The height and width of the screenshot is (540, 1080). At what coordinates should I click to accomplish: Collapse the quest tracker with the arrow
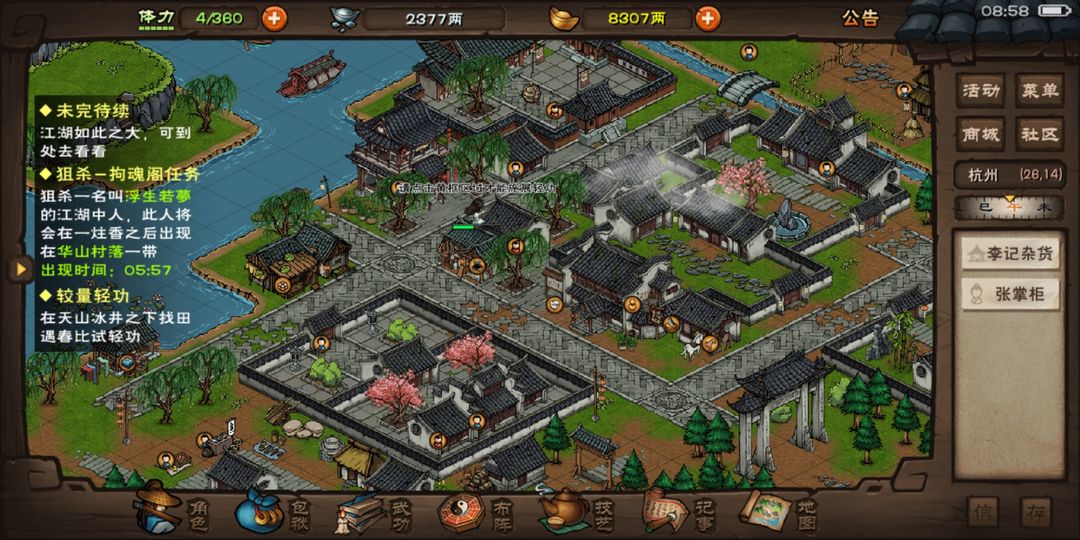[x=18, y=268]
